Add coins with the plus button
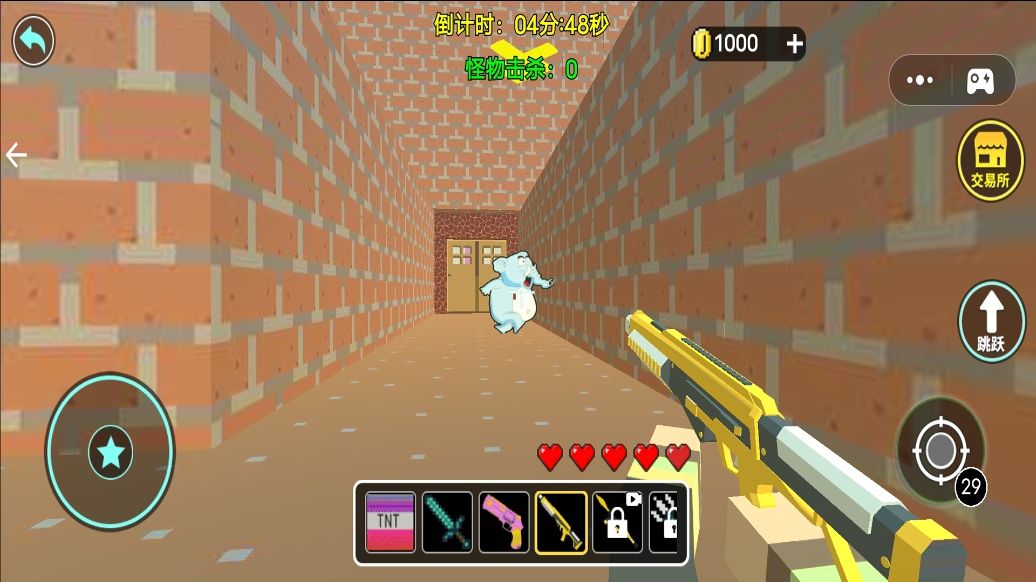1036x582 pixels. pyautogui.click(x=794, y=43)
